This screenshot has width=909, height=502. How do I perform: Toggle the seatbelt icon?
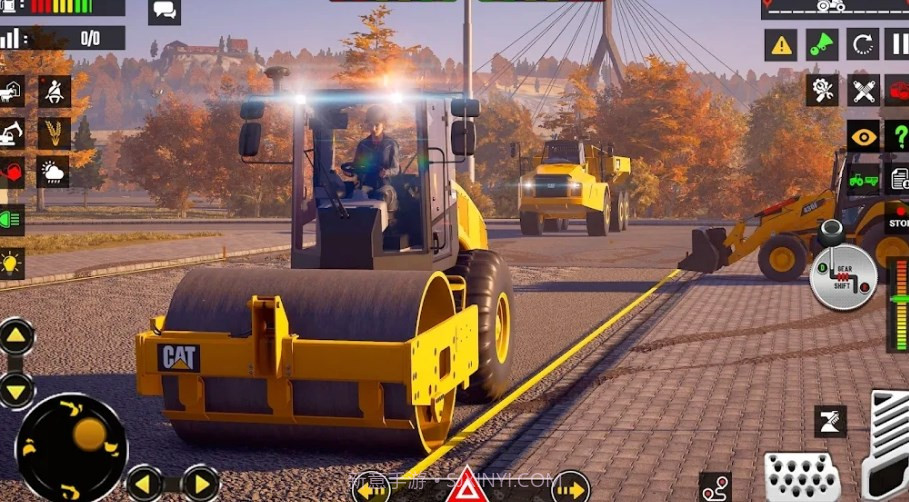(x=54, y=92)
